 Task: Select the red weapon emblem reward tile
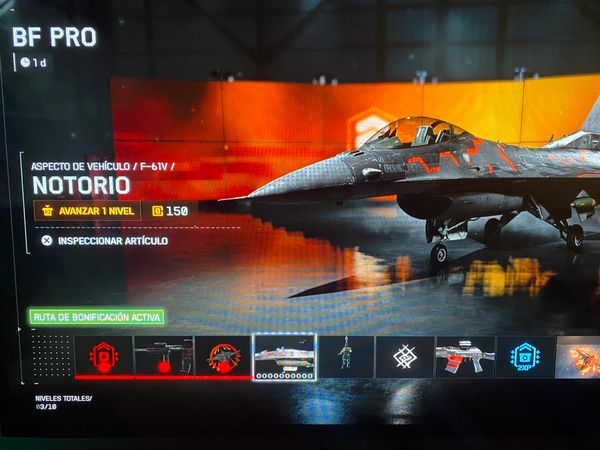tap(223, 356)
